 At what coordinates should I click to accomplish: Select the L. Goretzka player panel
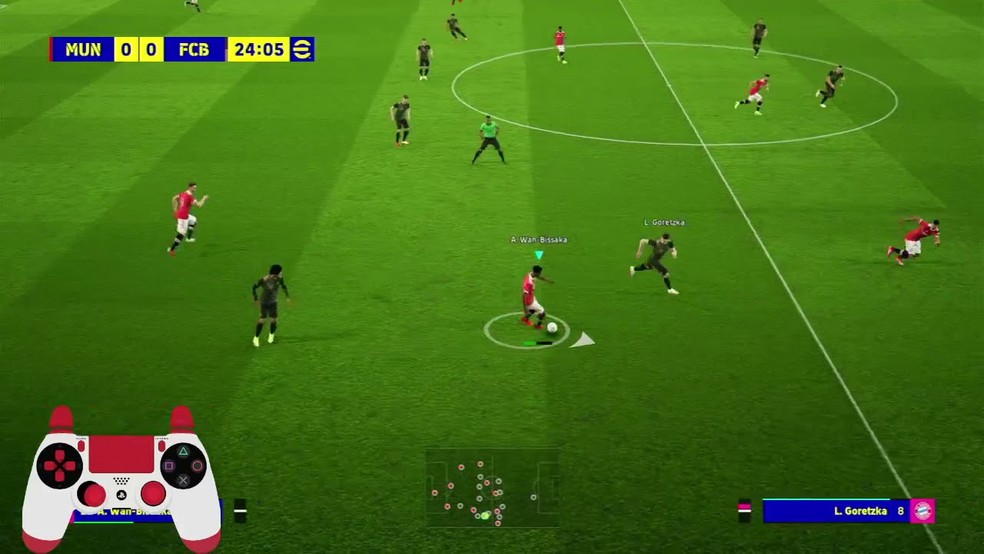[x=836, y=511]
